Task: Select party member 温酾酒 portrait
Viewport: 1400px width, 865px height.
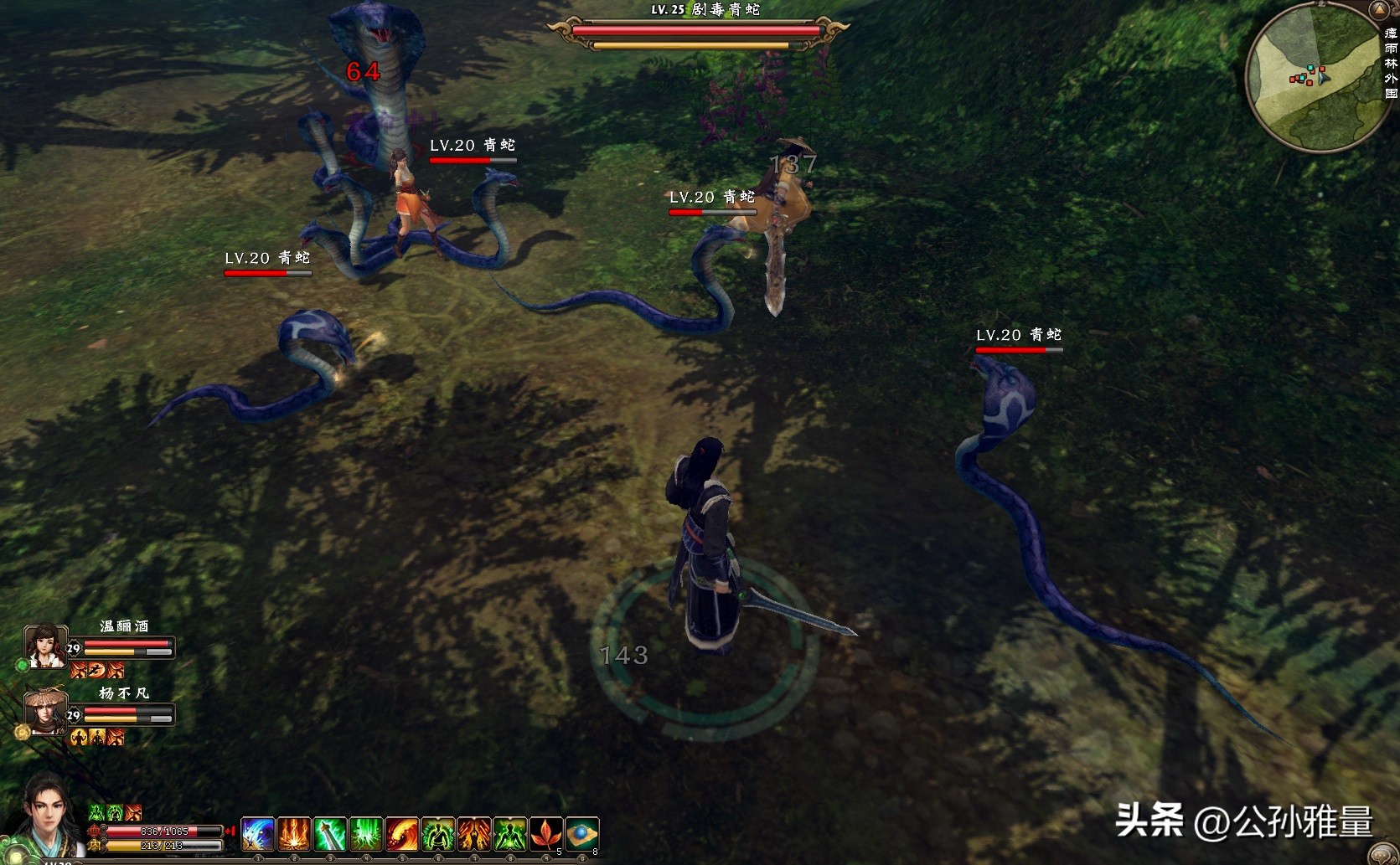Action: pyautogui.click(x=45, y=646)
